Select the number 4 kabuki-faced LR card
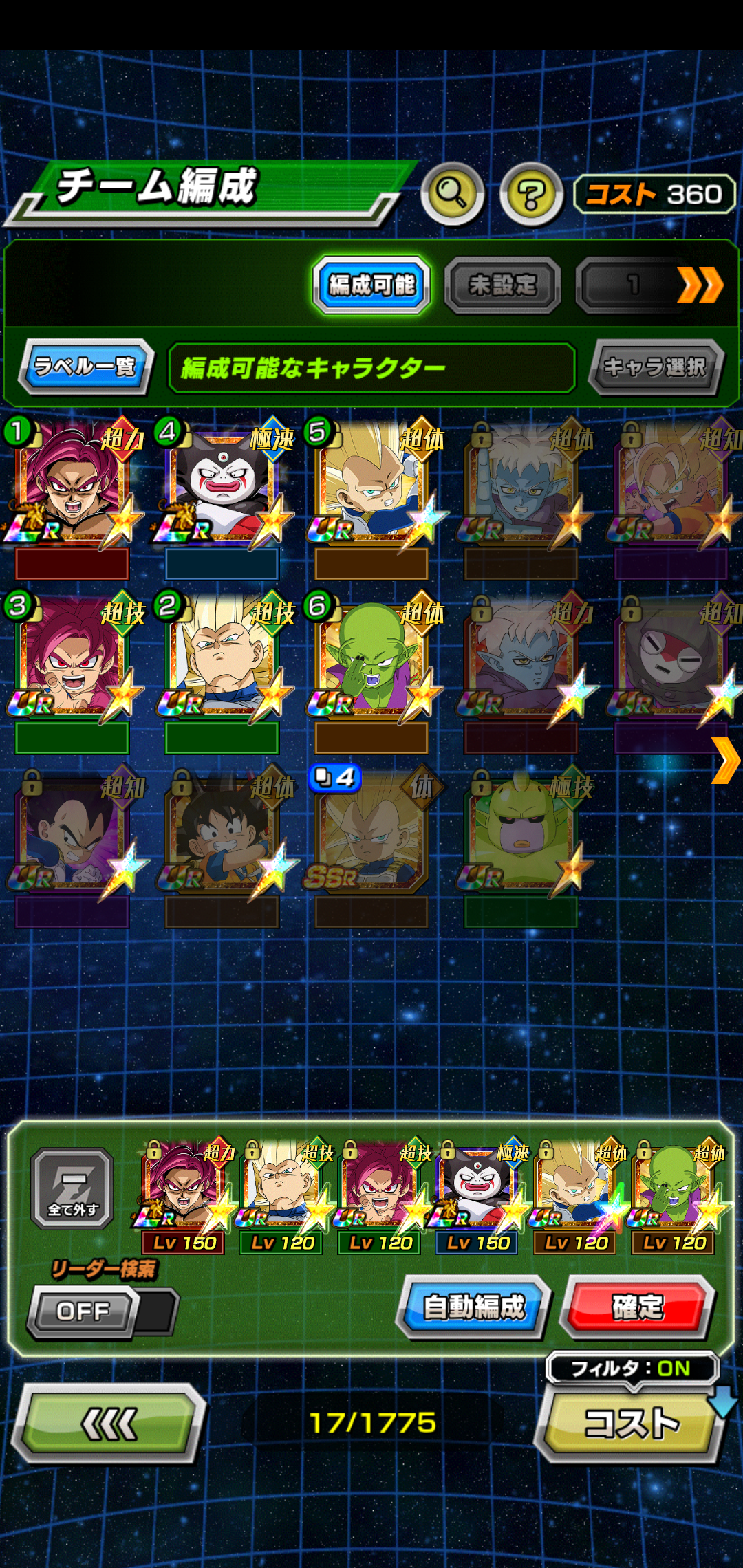 click(222, 485)
